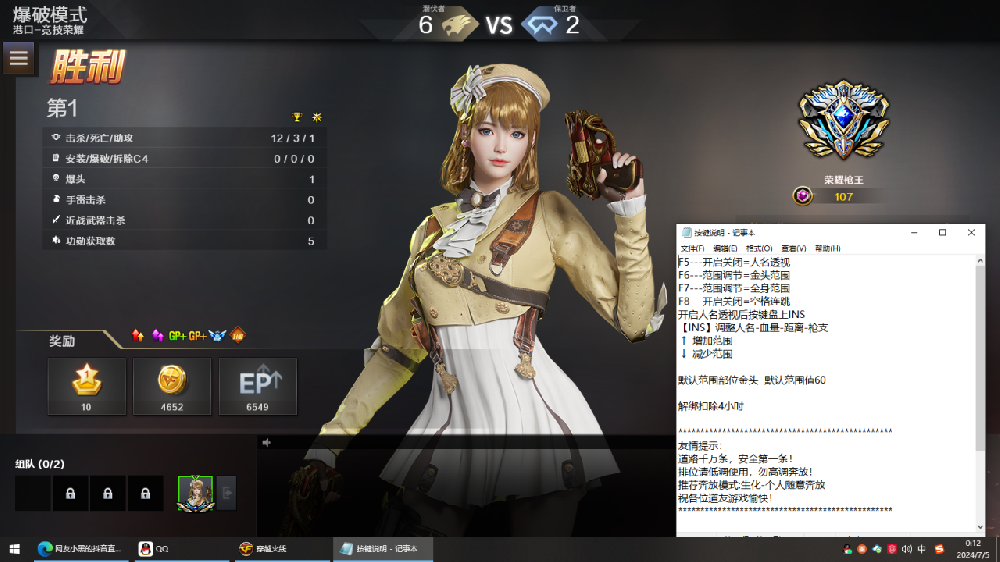The width and height of the screenshot is (1000, 562).
Task: Click the blue winged badge buff icon
Action: coord(218,335)
